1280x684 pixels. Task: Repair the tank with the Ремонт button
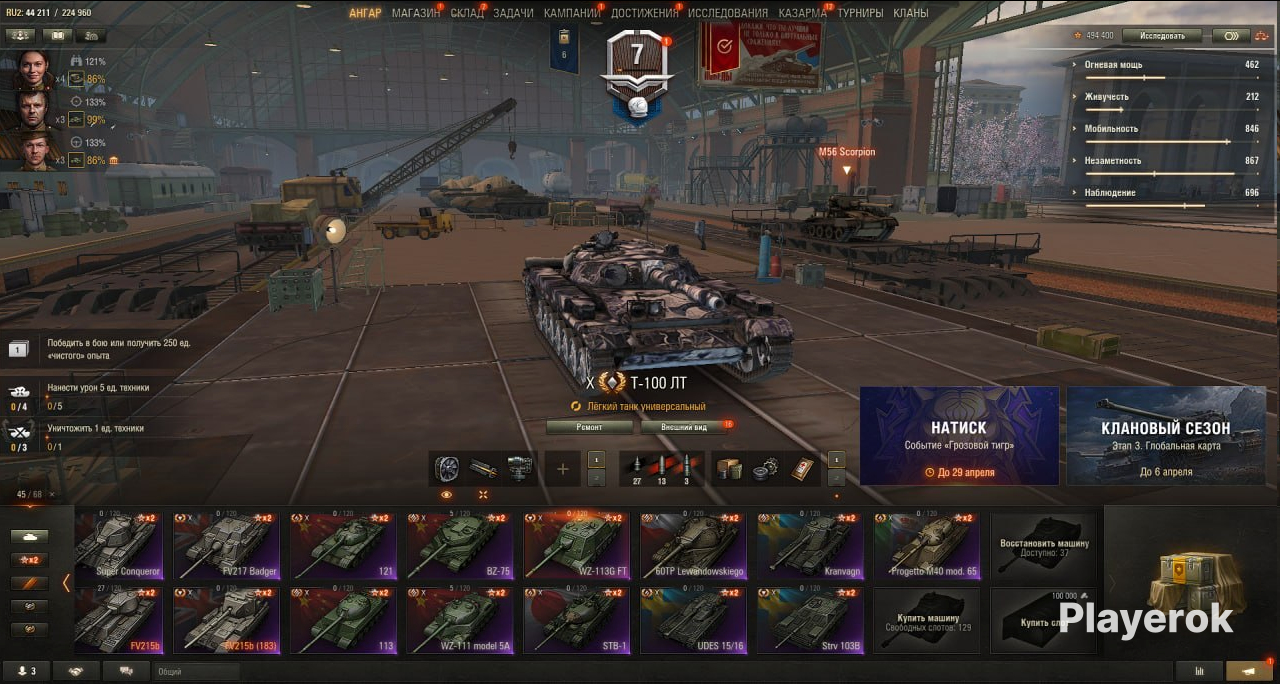click(x=590, y=427)
